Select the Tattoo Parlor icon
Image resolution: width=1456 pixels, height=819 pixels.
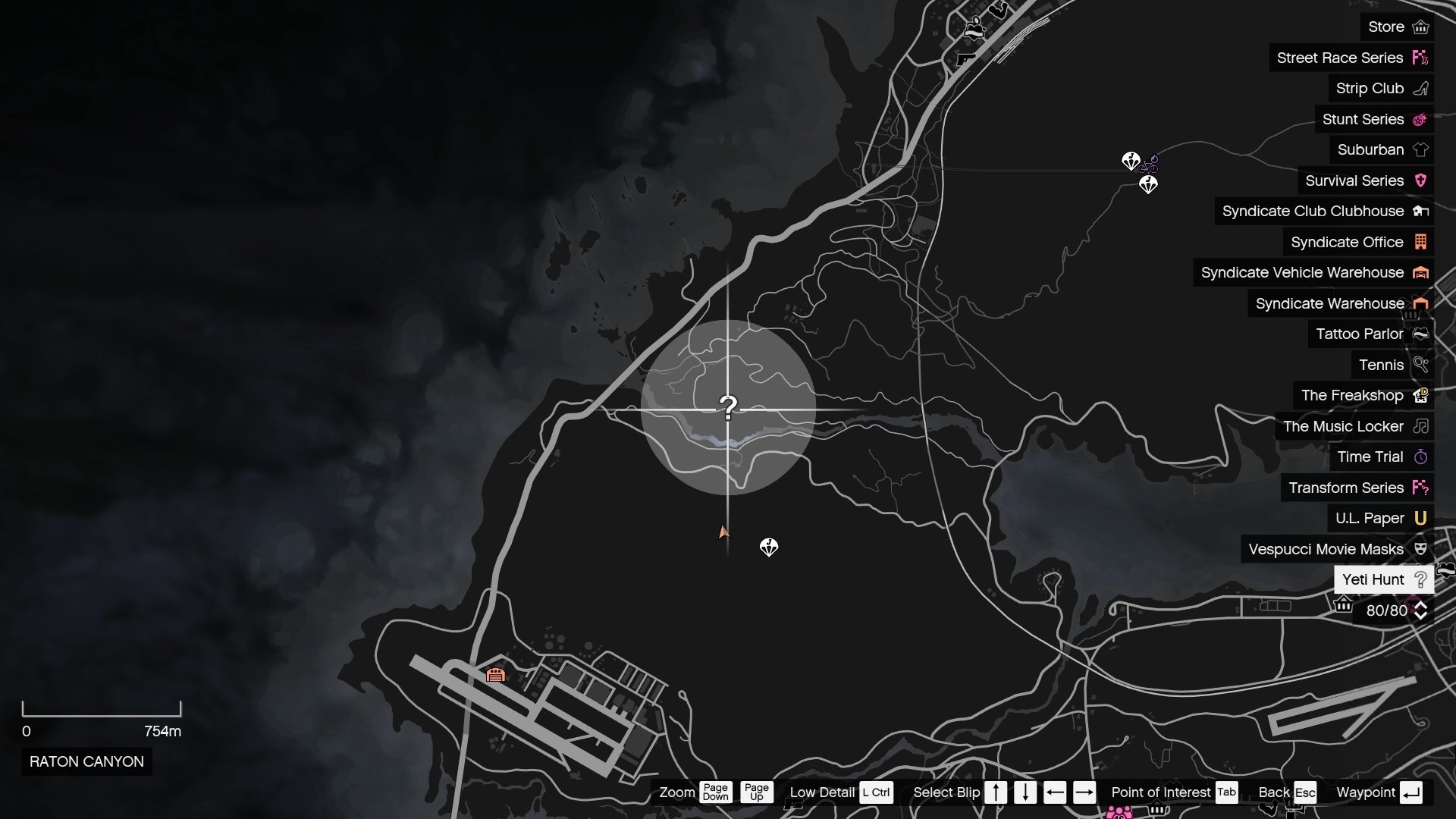(1420, 334)
